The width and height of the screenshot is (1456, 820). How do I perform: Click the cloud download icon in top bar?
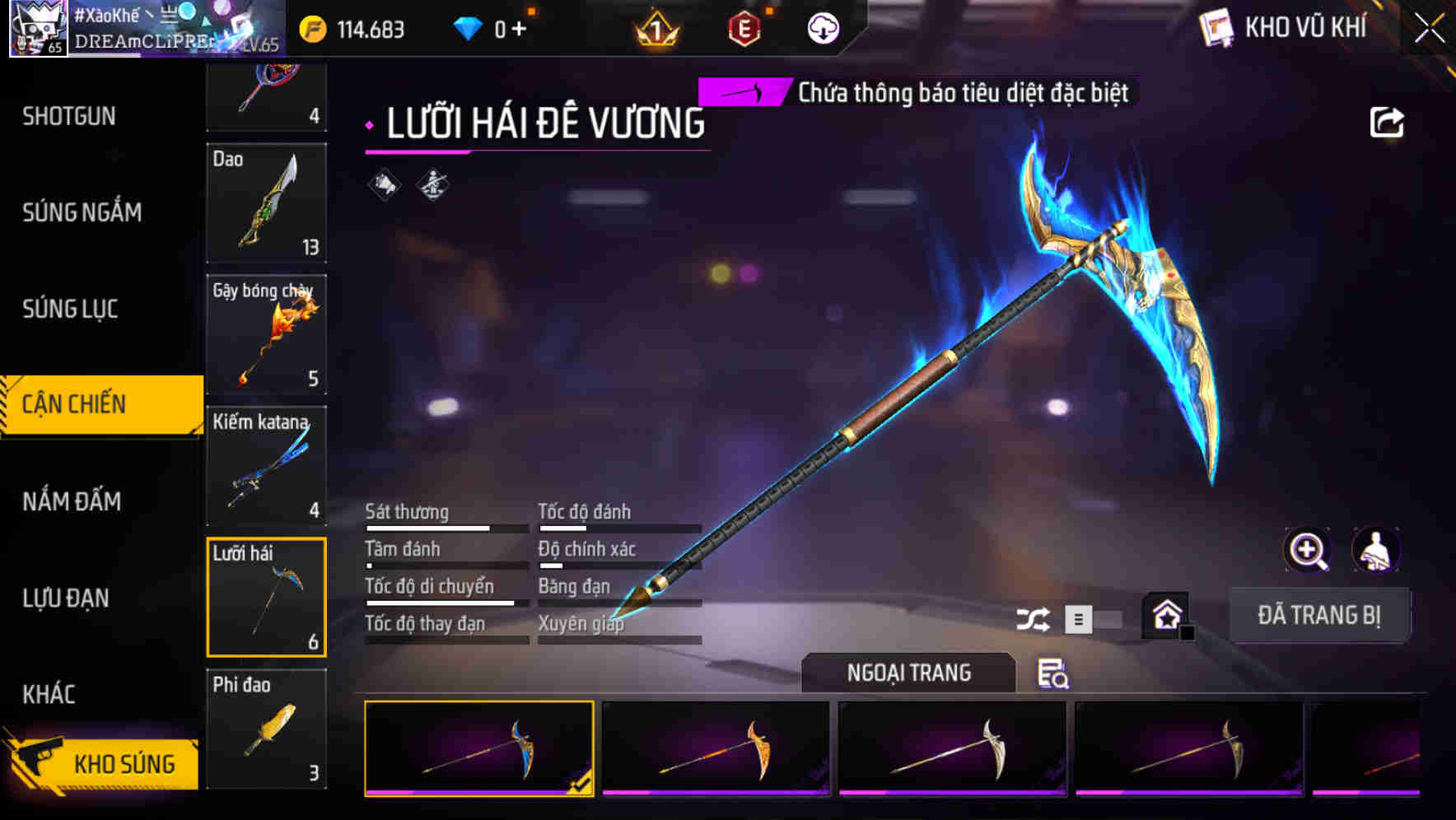click(823, 27)
